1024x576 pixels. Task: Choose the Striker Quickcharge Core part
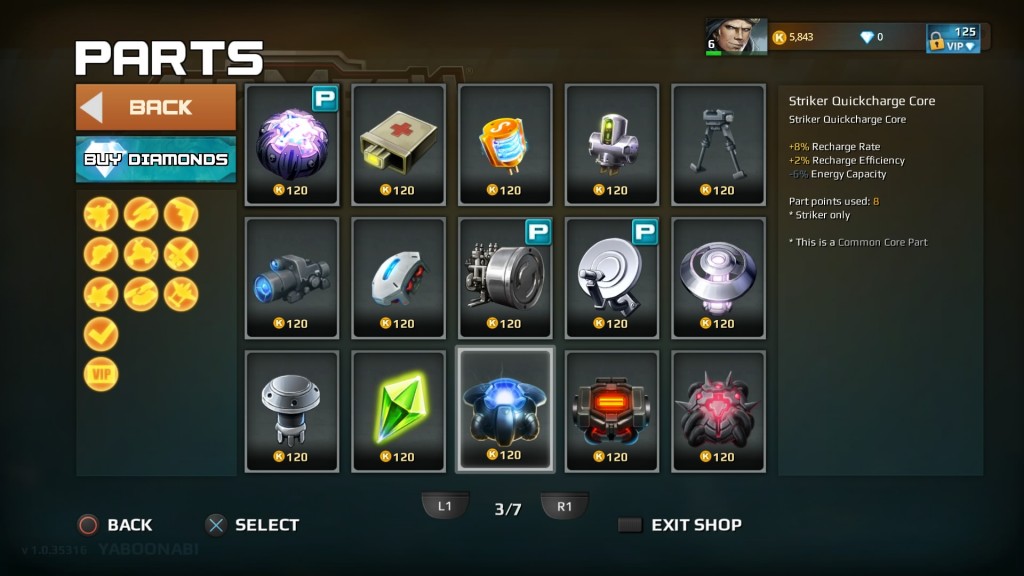pyautogui.click(x=505, y=410)
